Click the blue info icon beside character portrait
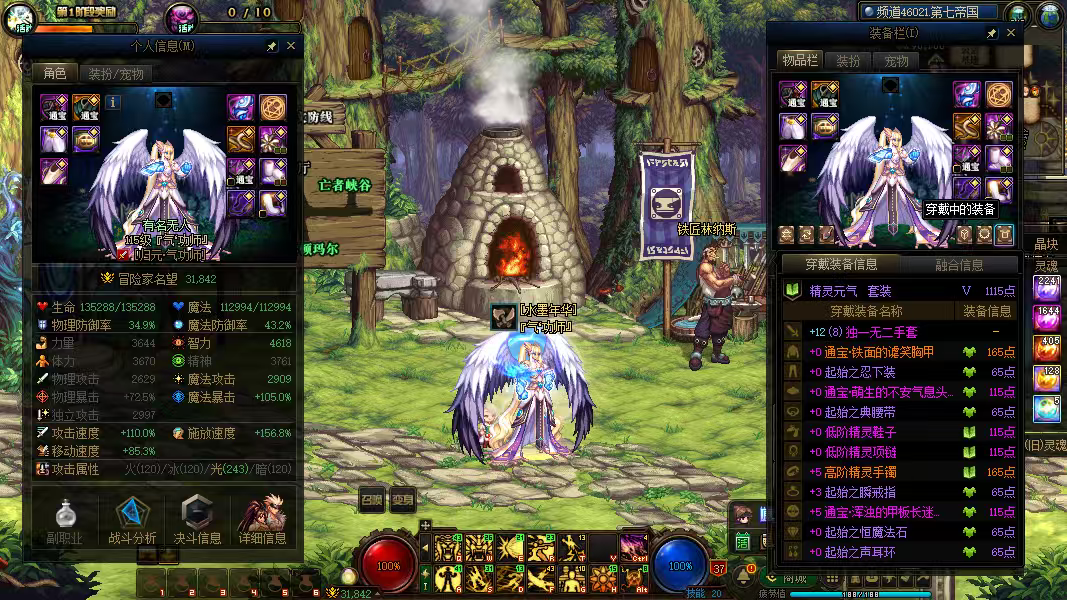1067x600 pixels. [113, 102]
